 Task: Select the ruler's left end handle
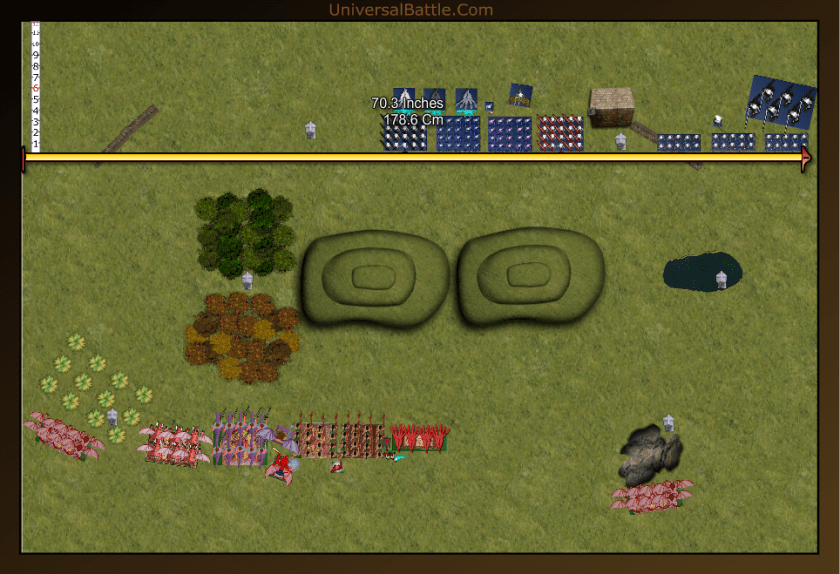(23, 158)
